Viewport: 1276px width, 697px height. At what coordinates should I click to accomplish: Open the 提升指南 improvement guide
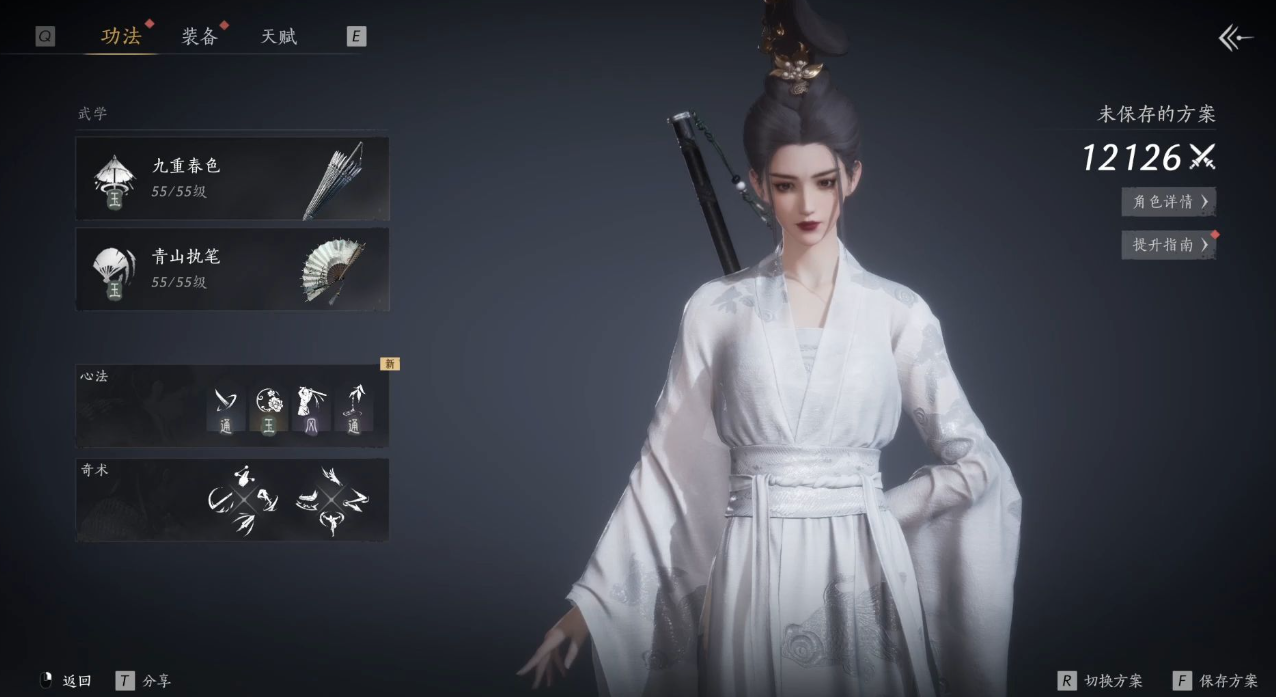coord(1168,245)
